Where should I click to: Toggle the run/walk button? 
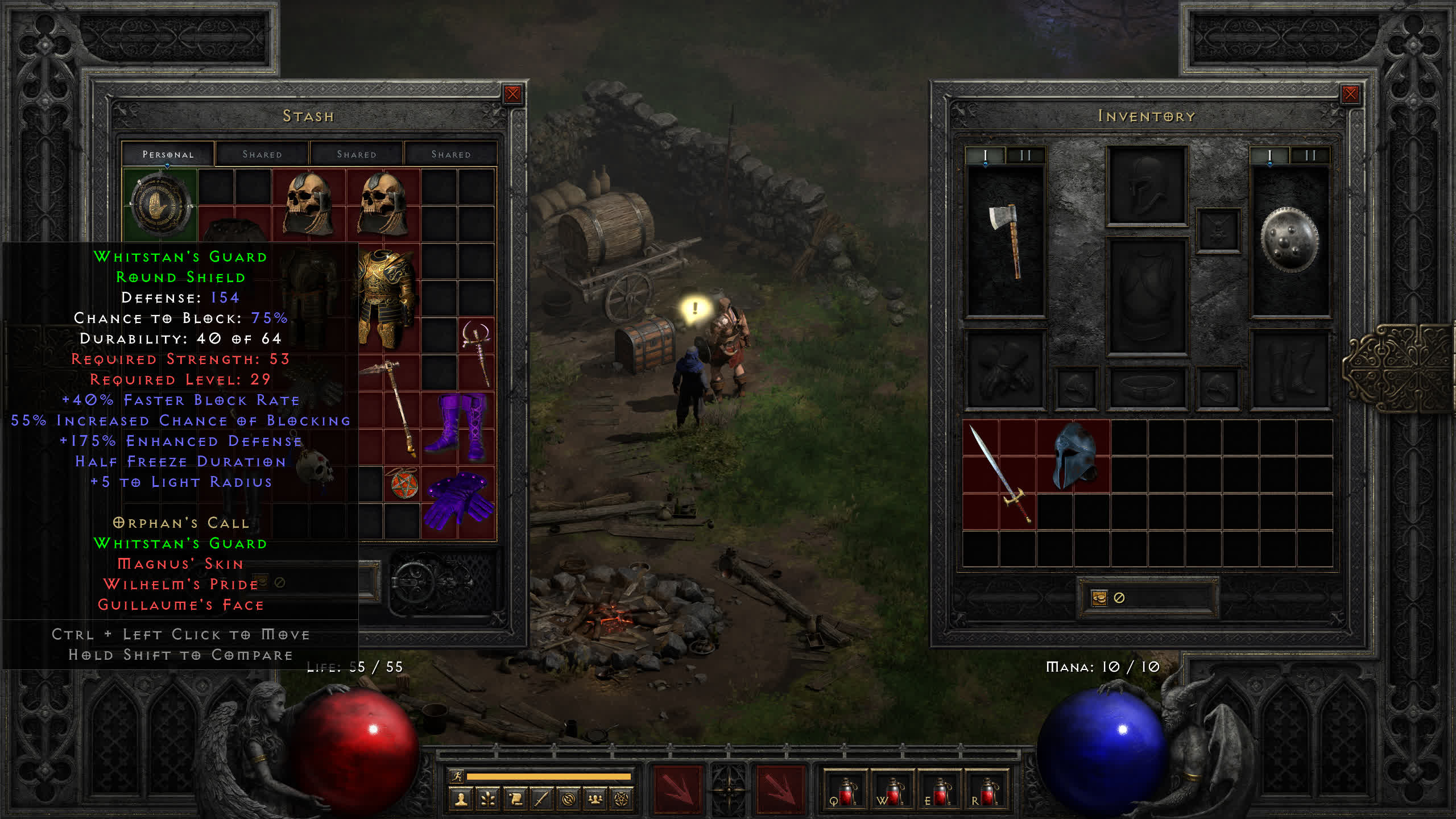[457, 776]
